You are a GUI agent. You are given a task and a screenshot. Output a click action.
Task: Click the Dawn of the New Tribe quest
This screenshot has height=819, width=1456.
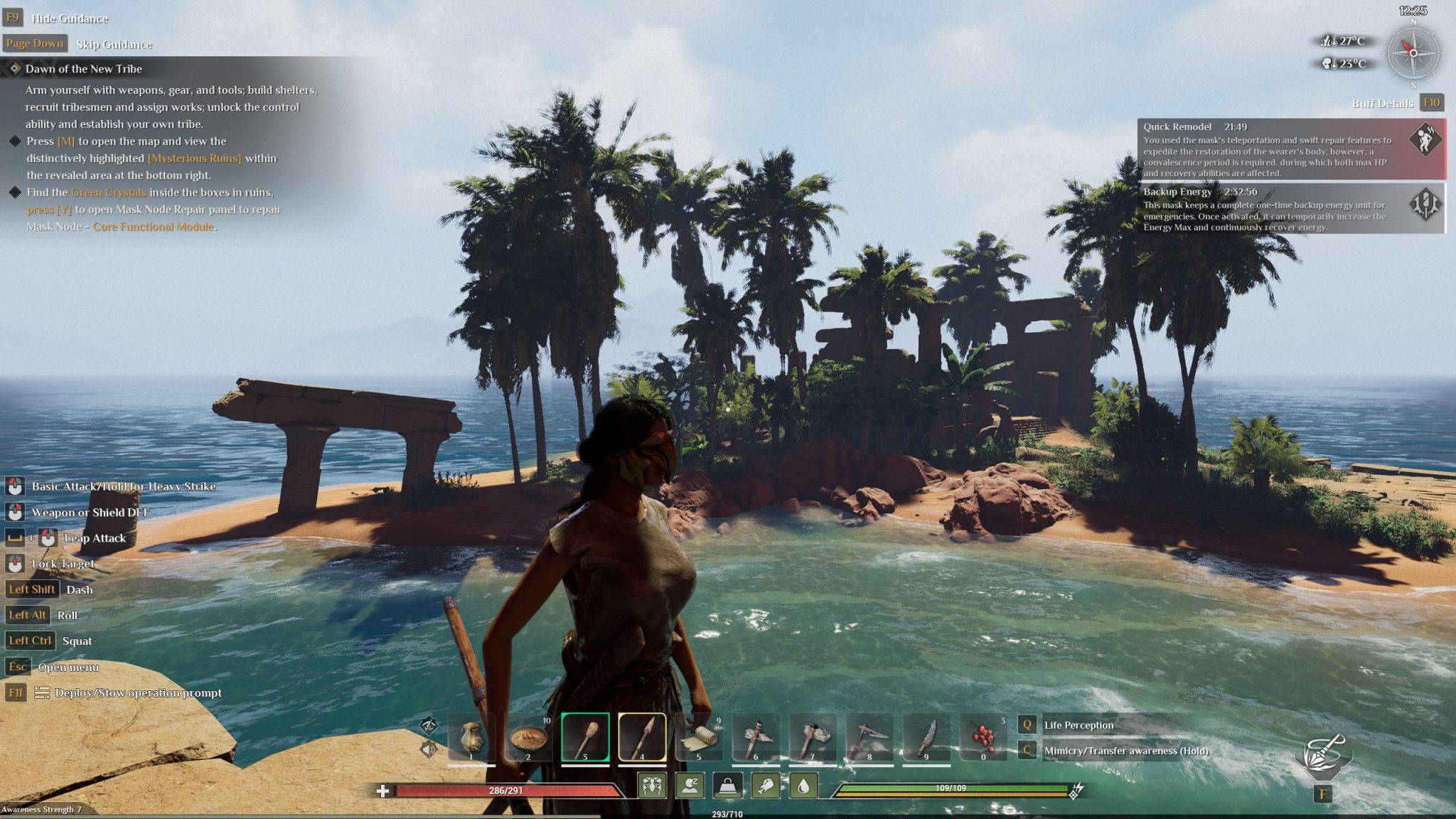point(84,69)
